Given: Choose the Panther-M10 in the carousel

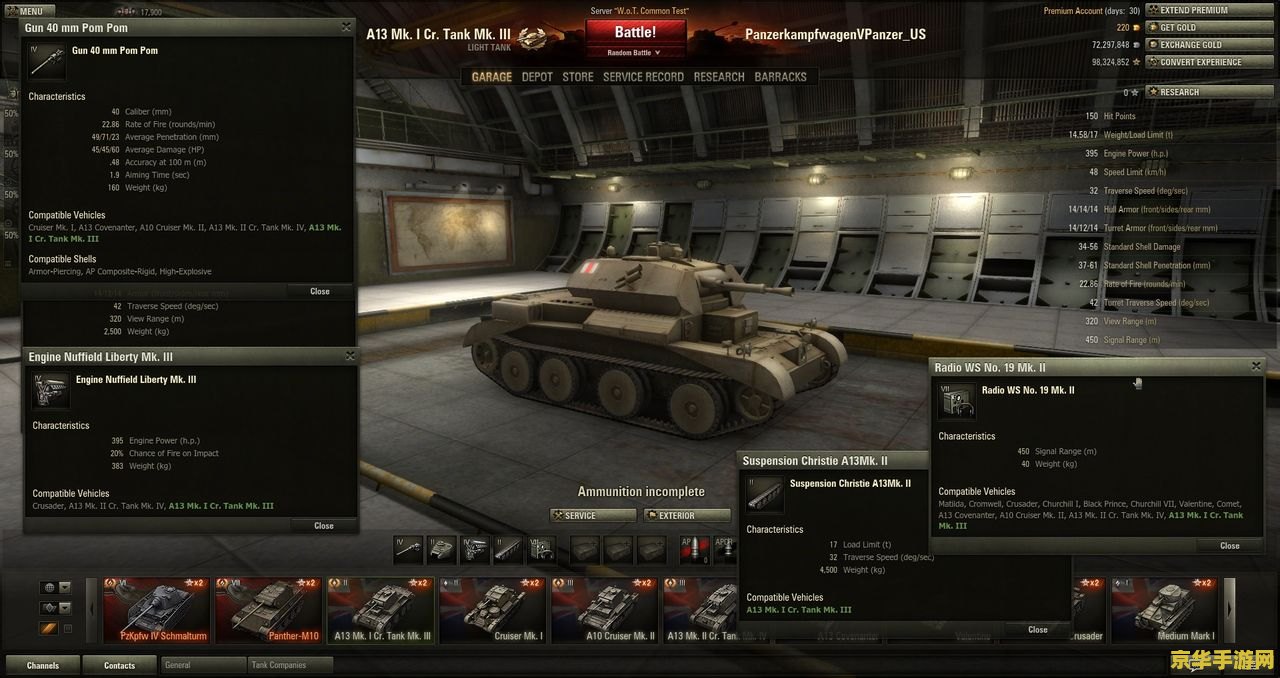Looking at the screenshot, I should (x=268, y=610).
